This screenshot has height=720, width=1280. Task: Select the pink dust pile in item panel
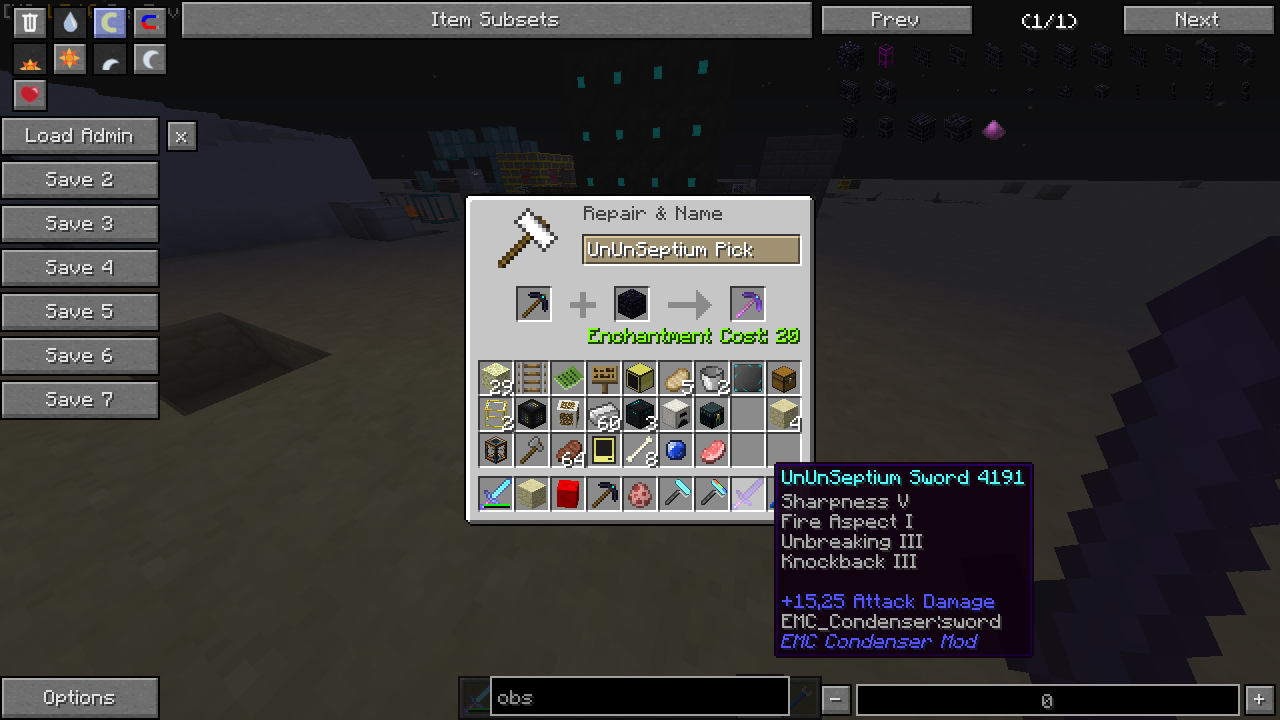994,129
